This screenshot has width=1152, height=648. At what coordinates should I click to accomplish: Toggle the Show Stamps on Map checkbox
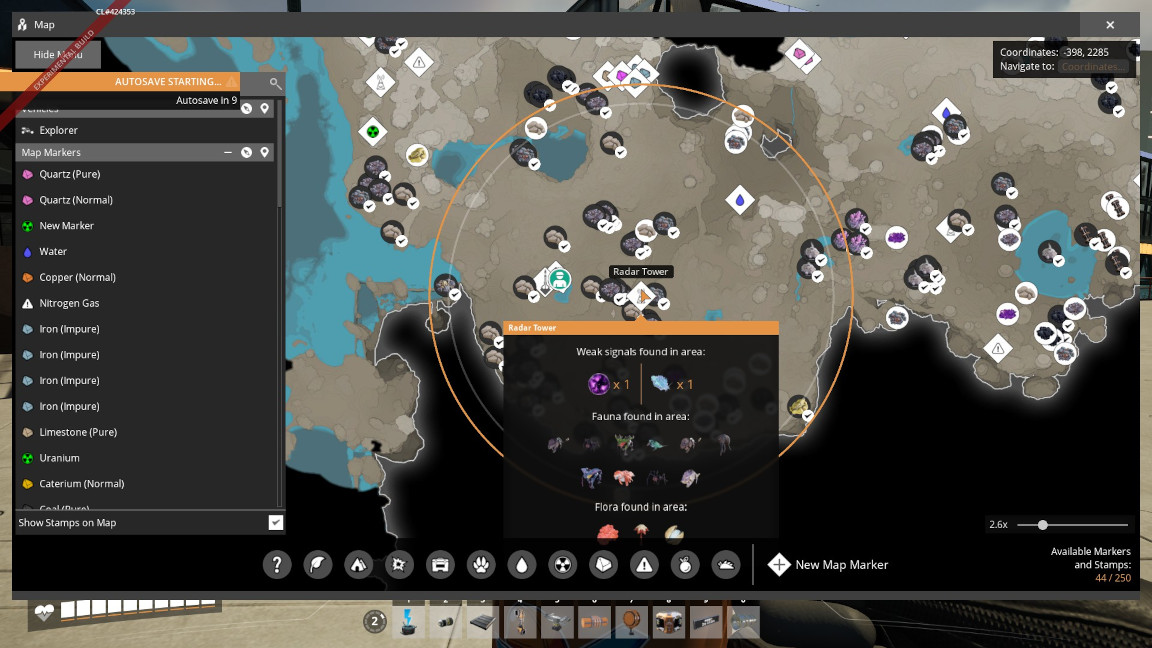click(x=276, y=522)
